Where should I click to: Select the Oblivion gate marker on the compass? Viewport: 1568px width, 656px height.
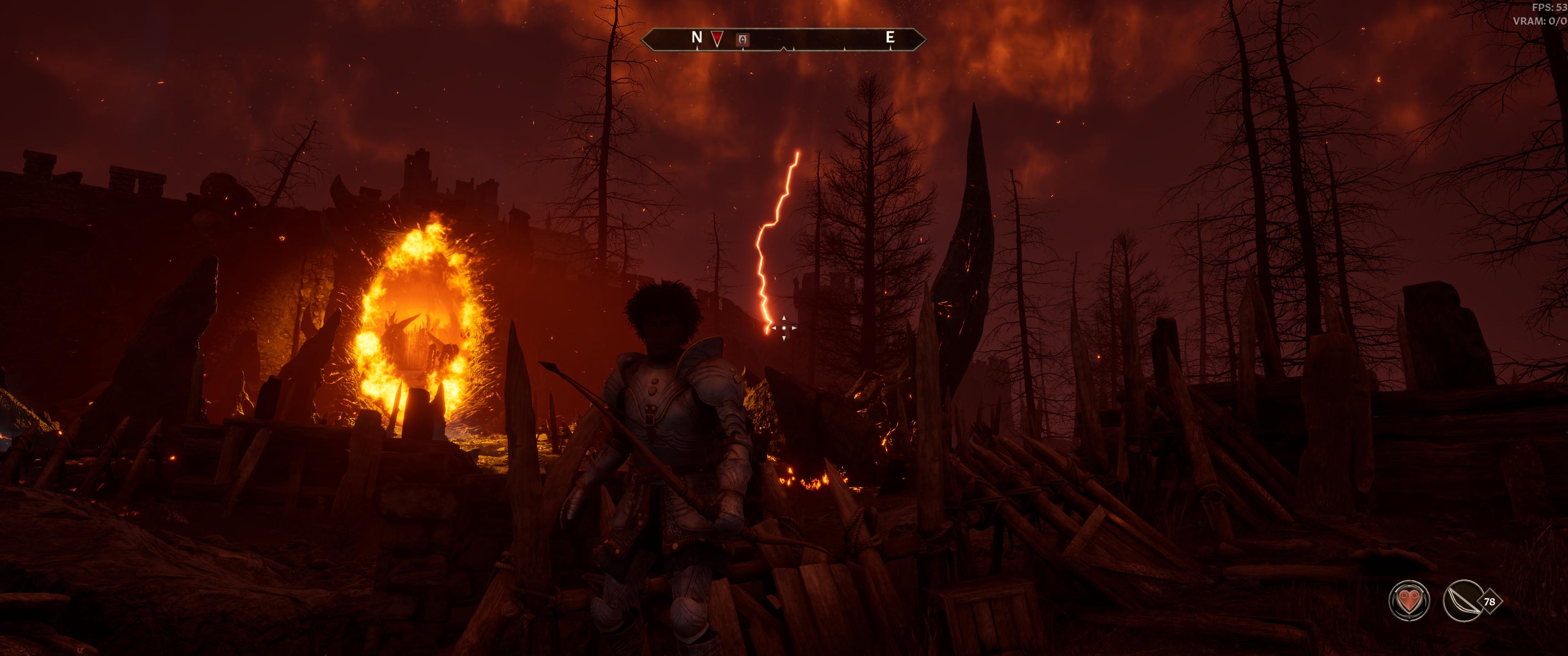[x=743, y=40]
